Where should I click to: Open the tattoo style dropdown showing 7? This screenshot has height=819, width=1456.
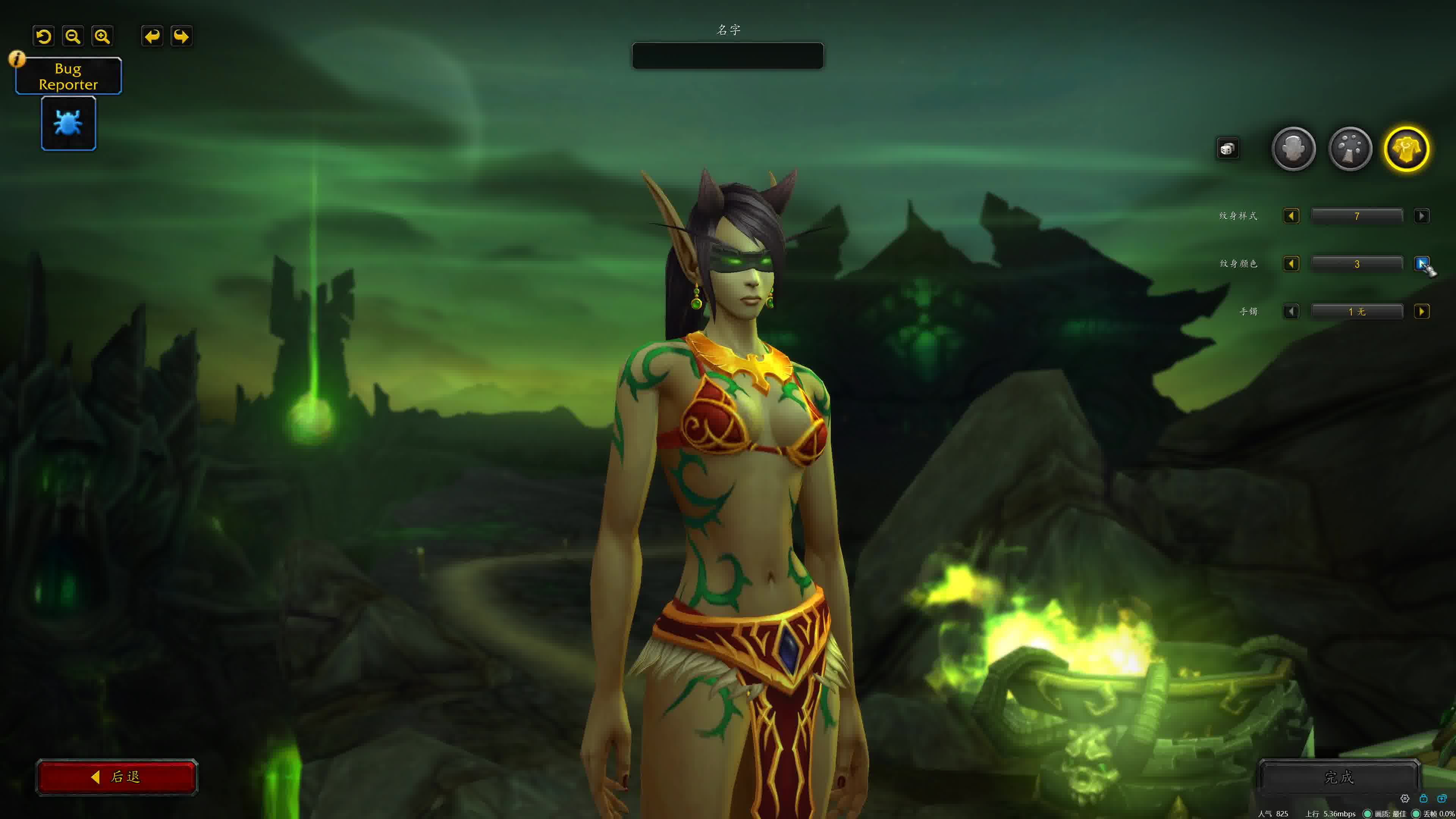[1357, 216]
